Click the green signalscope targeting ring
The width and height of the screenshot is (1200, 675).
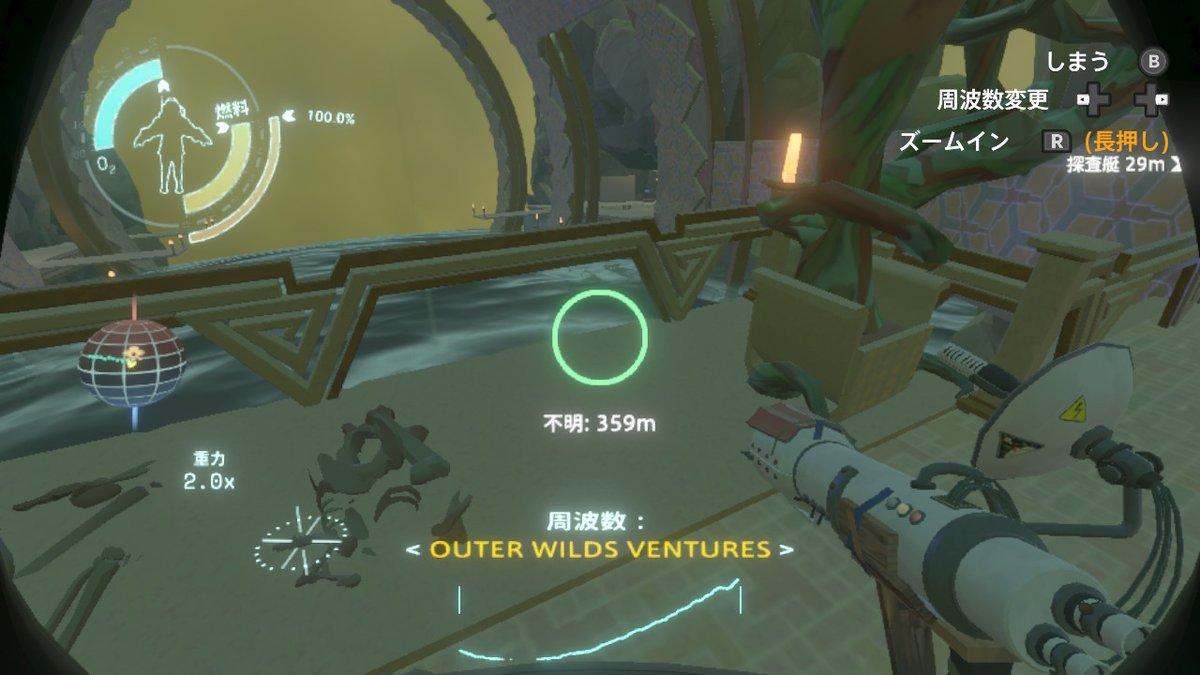(600, 337)
